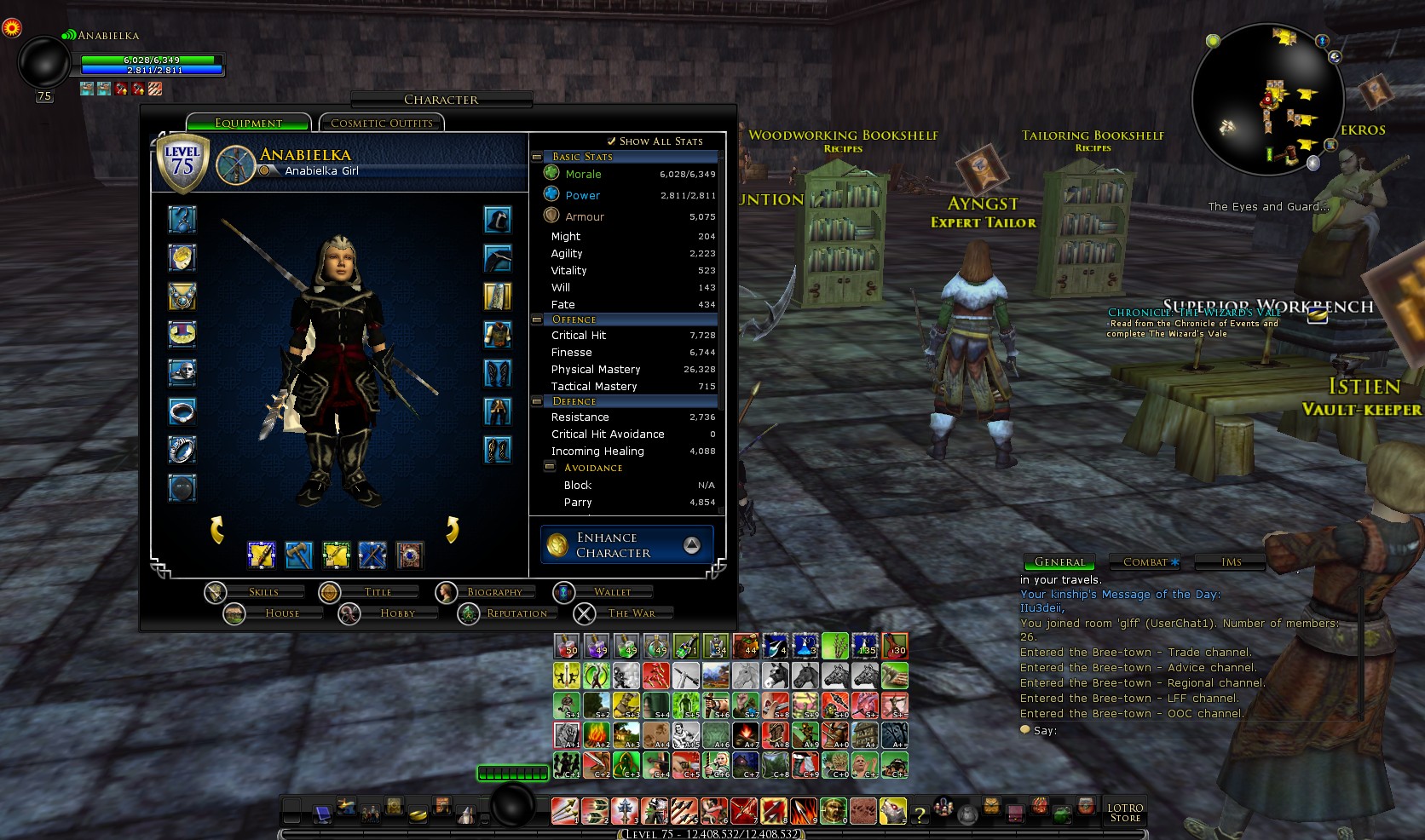This screenshot has height=840, width=1425.
Task: Open the Enhance Character panel
Action: click(x=627, y=545)
